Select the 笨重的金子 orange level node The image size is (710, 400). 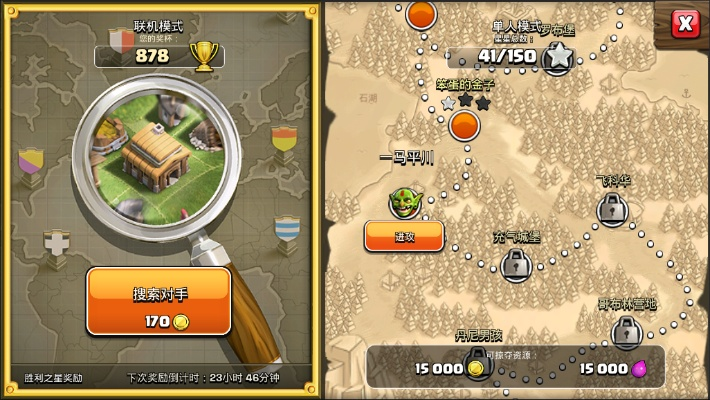tap(464, 125)
